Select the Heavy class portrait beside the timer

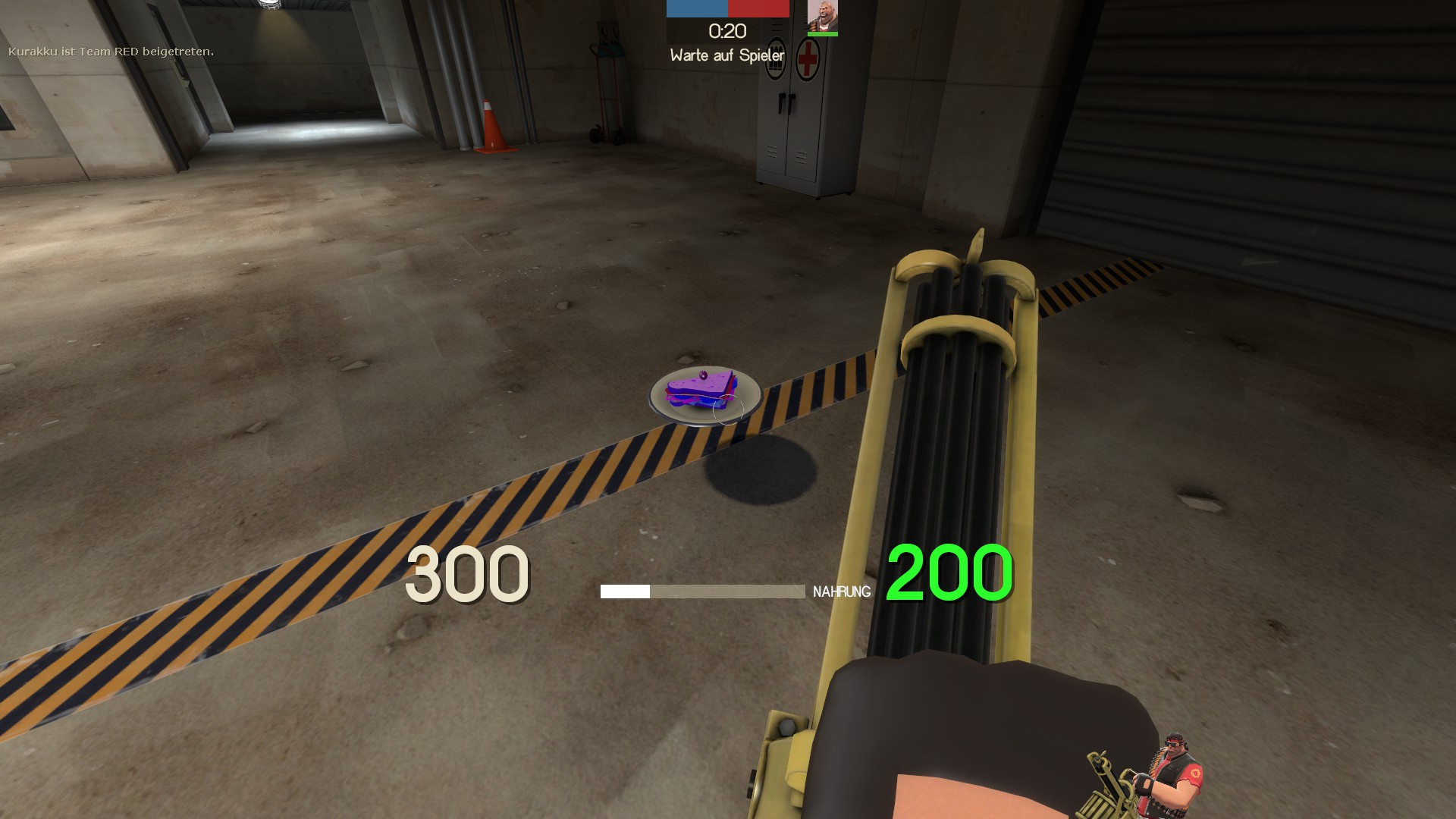[x=822, y=17]
